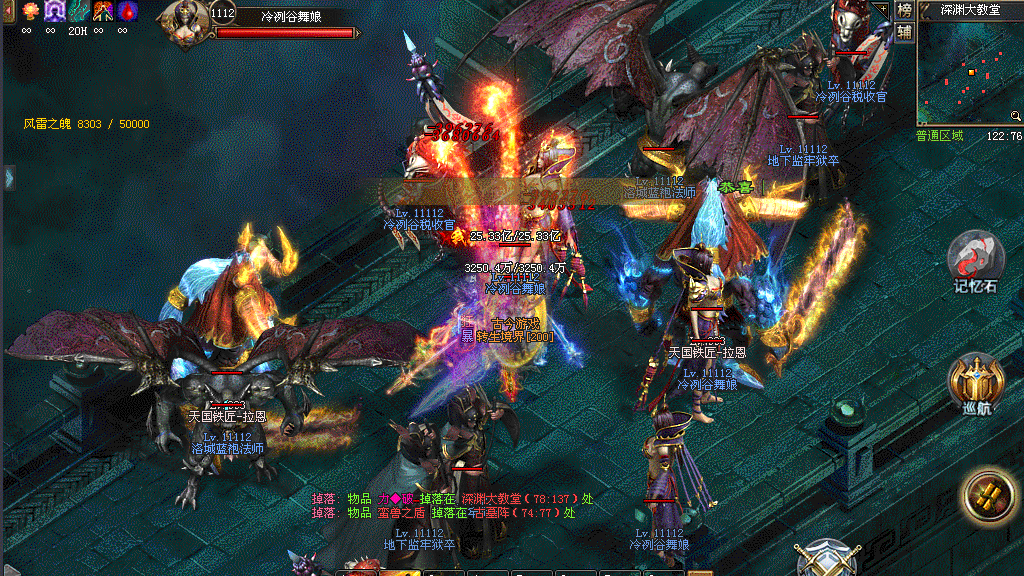Click the orange lotus flower buff icon
Image resolution: width=1024 pixels, height=576 pixels.
29,11
